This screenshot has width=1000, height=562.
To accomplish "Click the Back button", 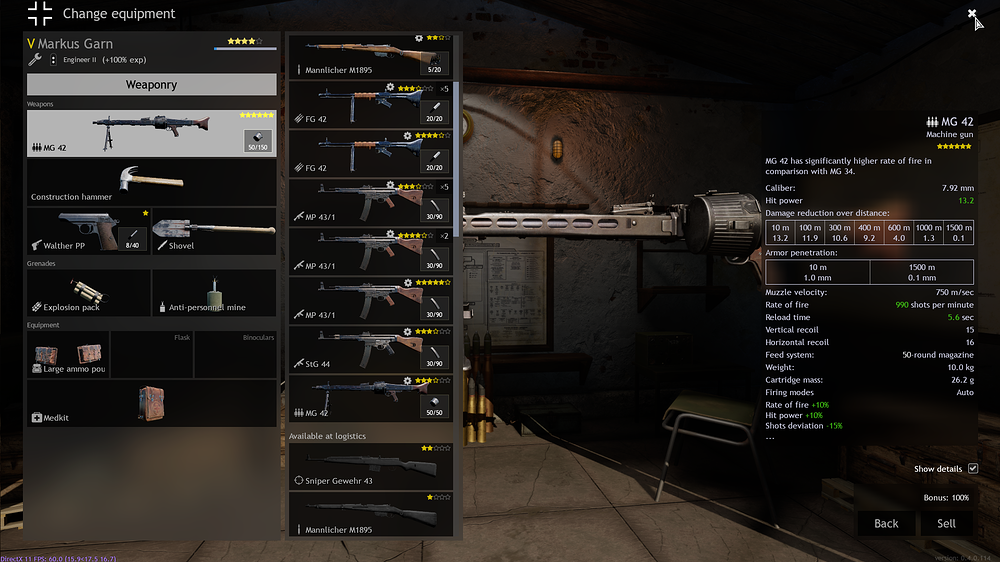I will point(886,523).
